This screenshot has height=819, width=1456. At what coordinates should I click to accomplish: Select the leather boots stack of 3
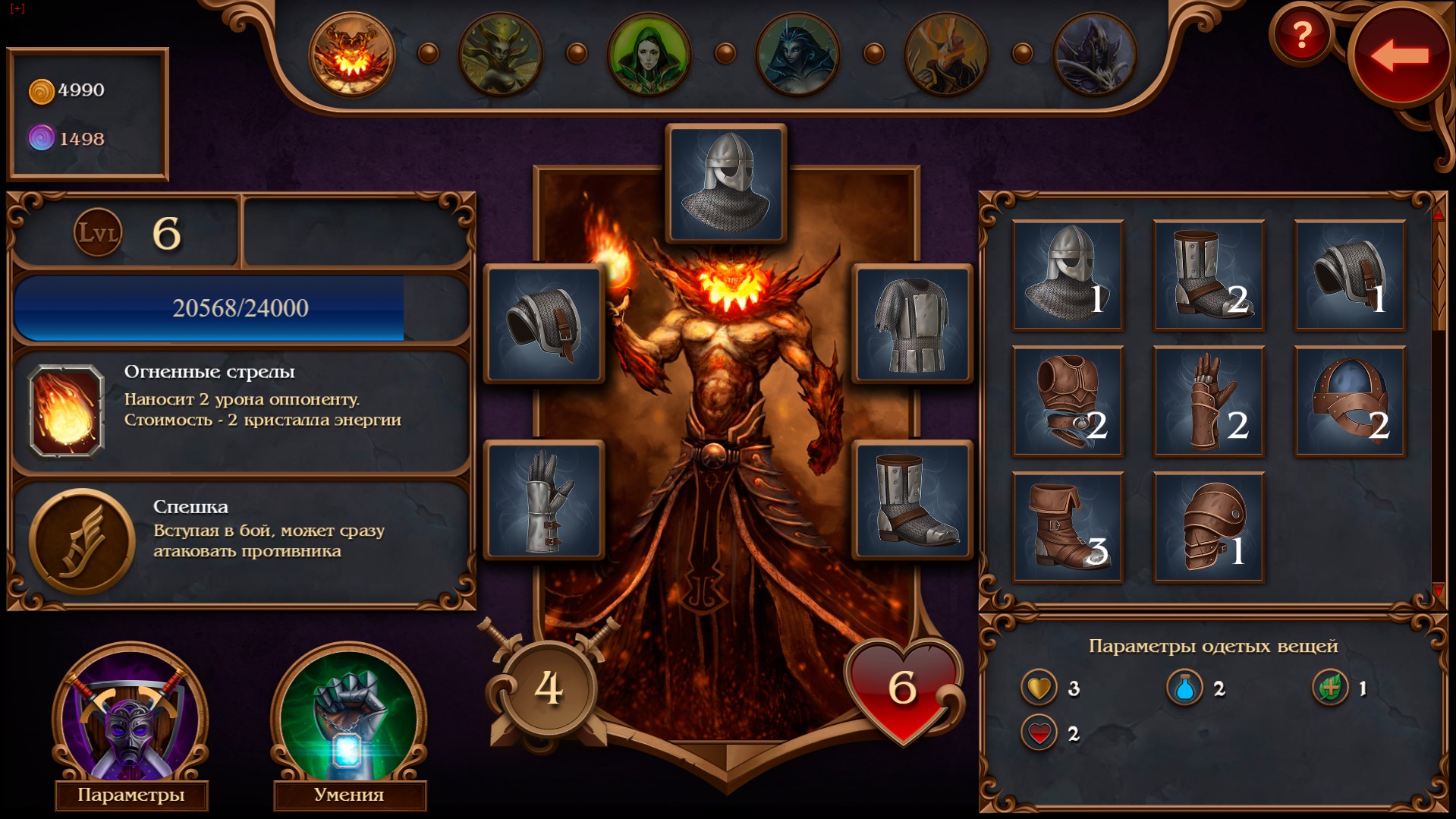click(x=1067, y=528)
